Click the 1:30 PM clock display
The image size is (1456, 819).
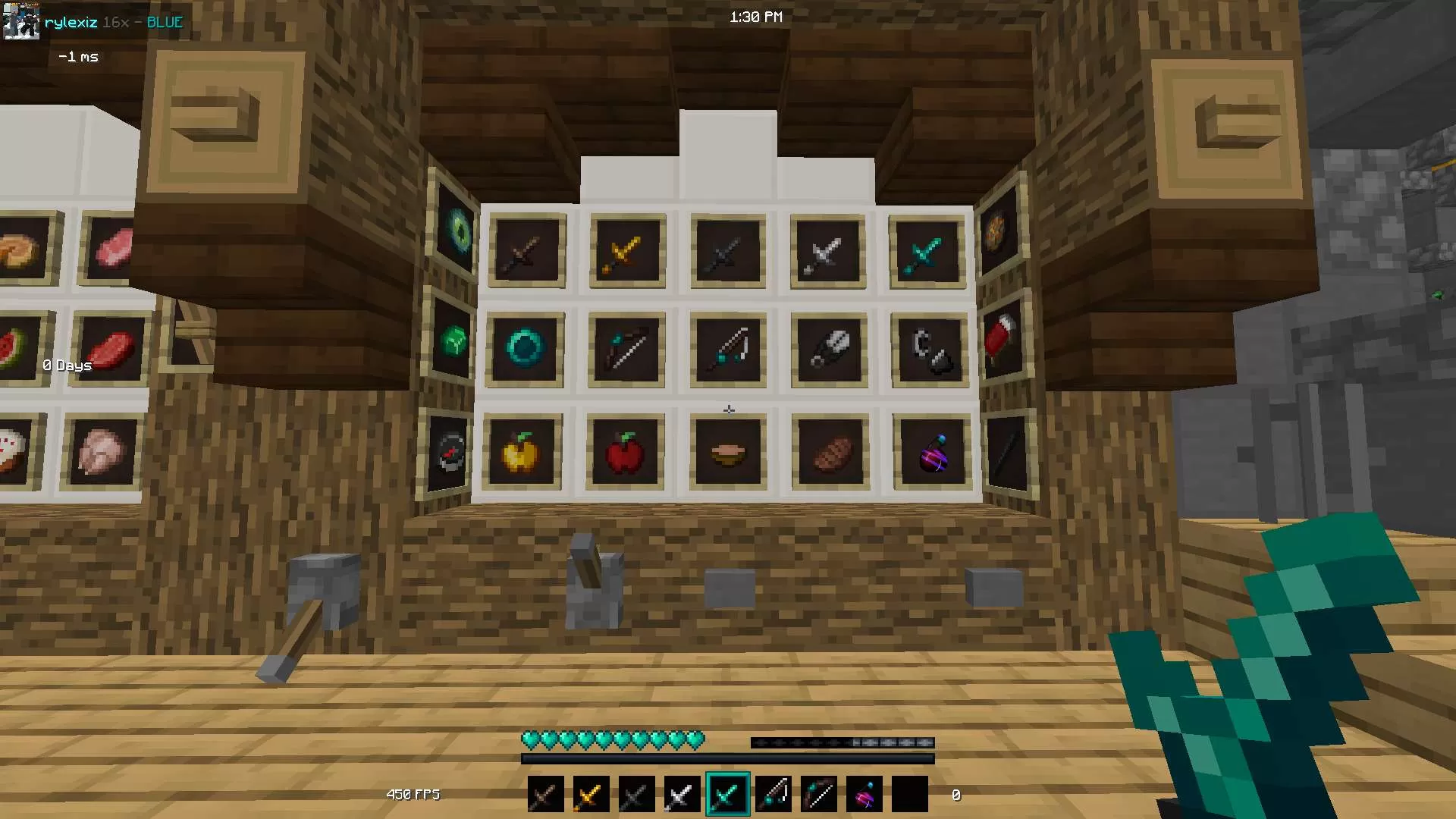(x=756, y=16)
